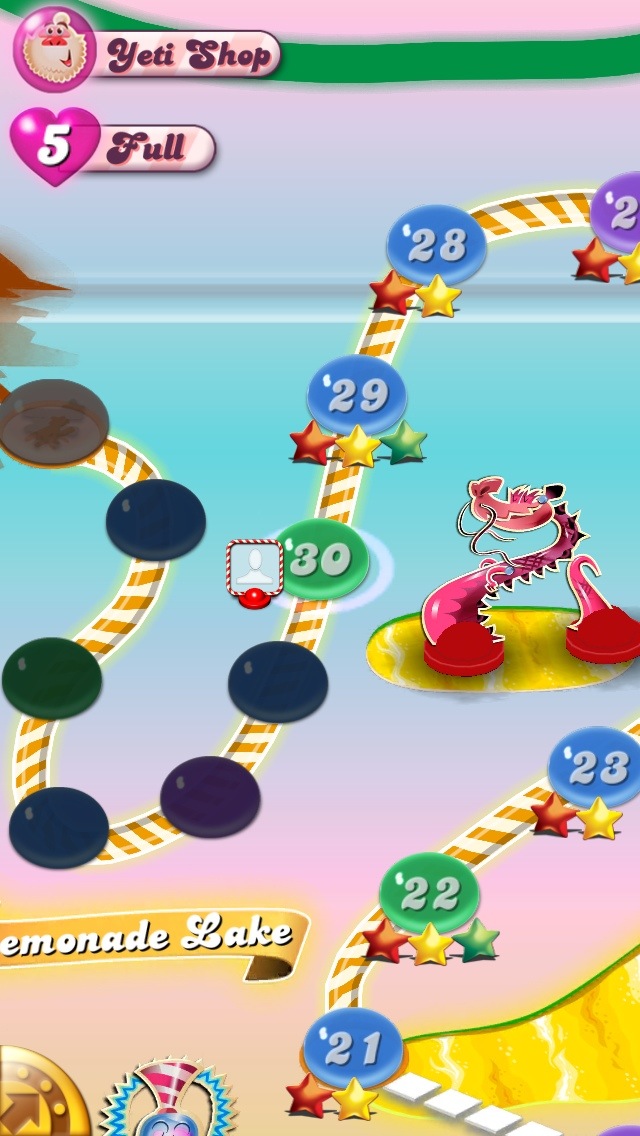Viewport: 640px width, 1136px height.
Task: Tap the pink lives heart showing 5
Action: 55,147
